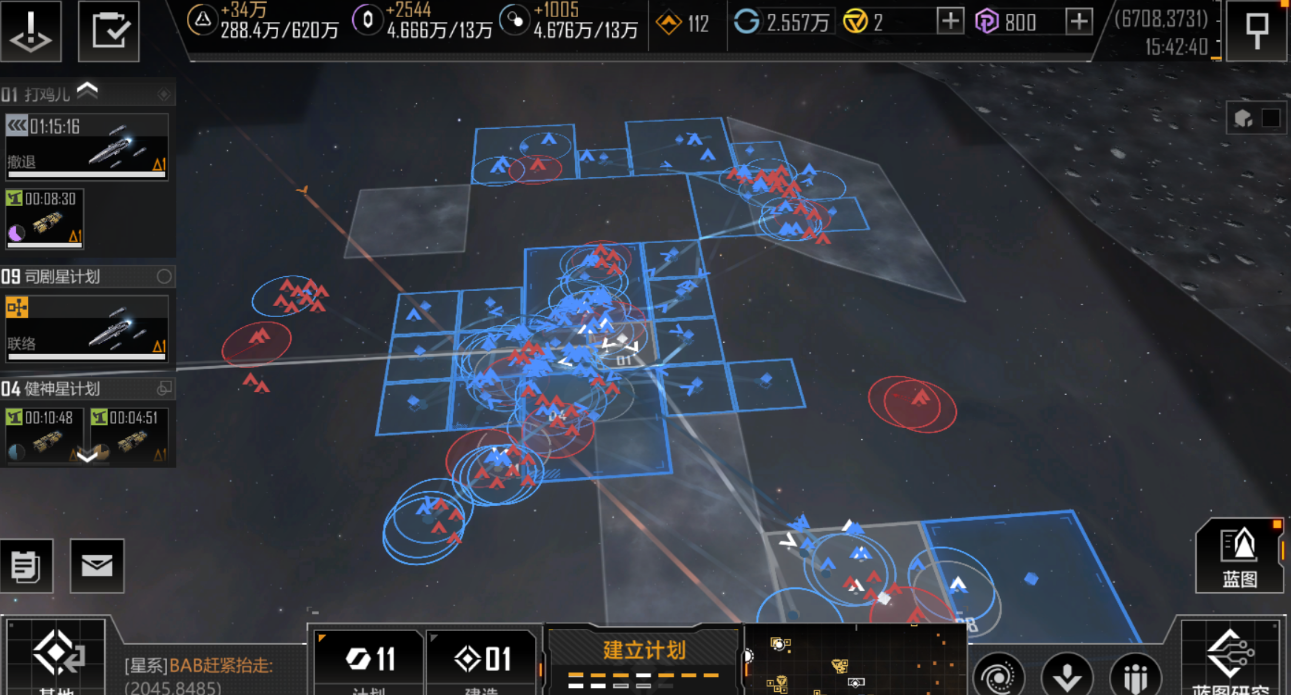Open the notes document icon
This screenshot has height=695, width=1291.
[26, 566]
